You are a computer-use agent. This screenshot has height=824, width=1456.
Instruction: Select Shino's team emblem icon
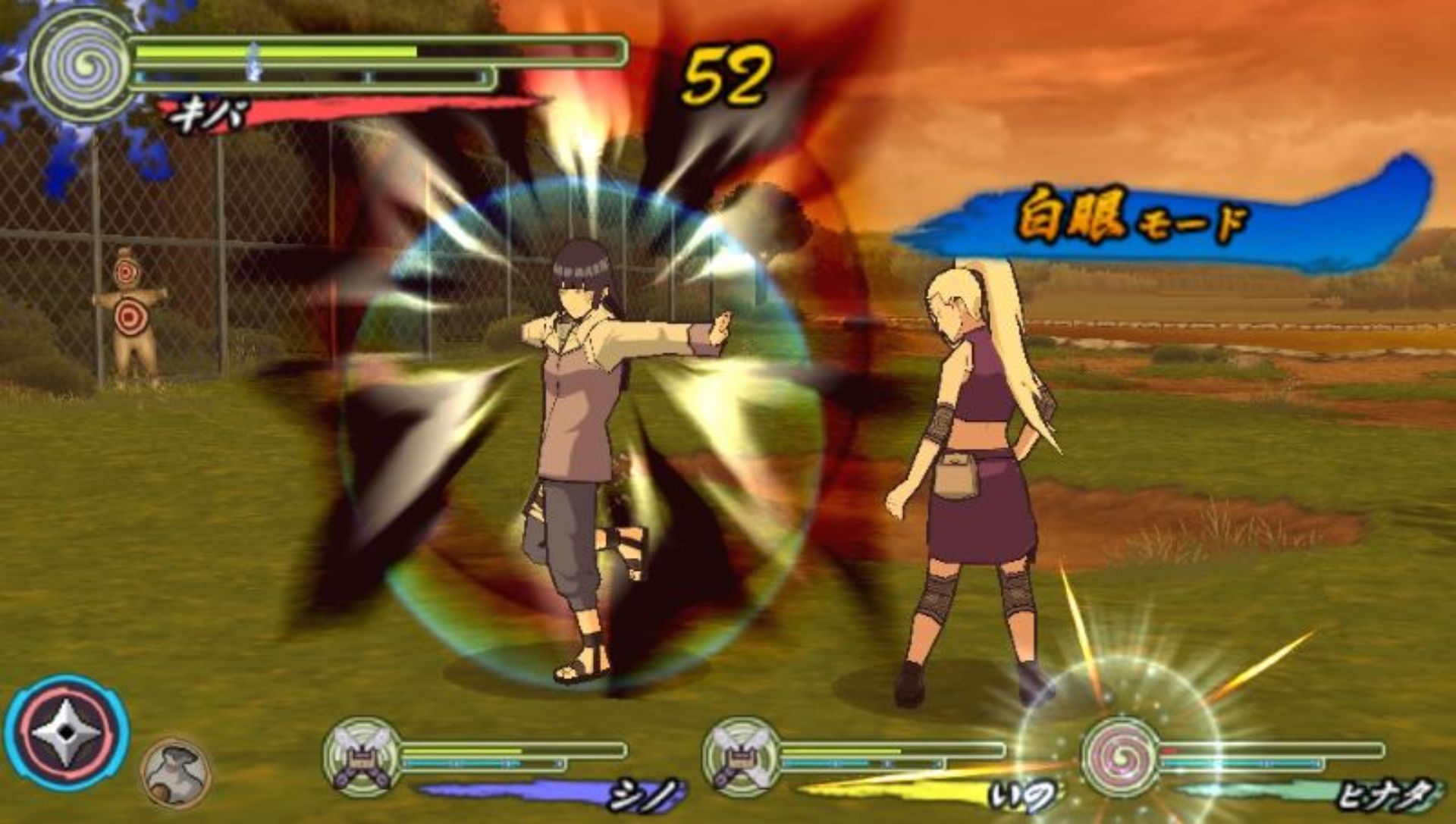pos(361,754)
